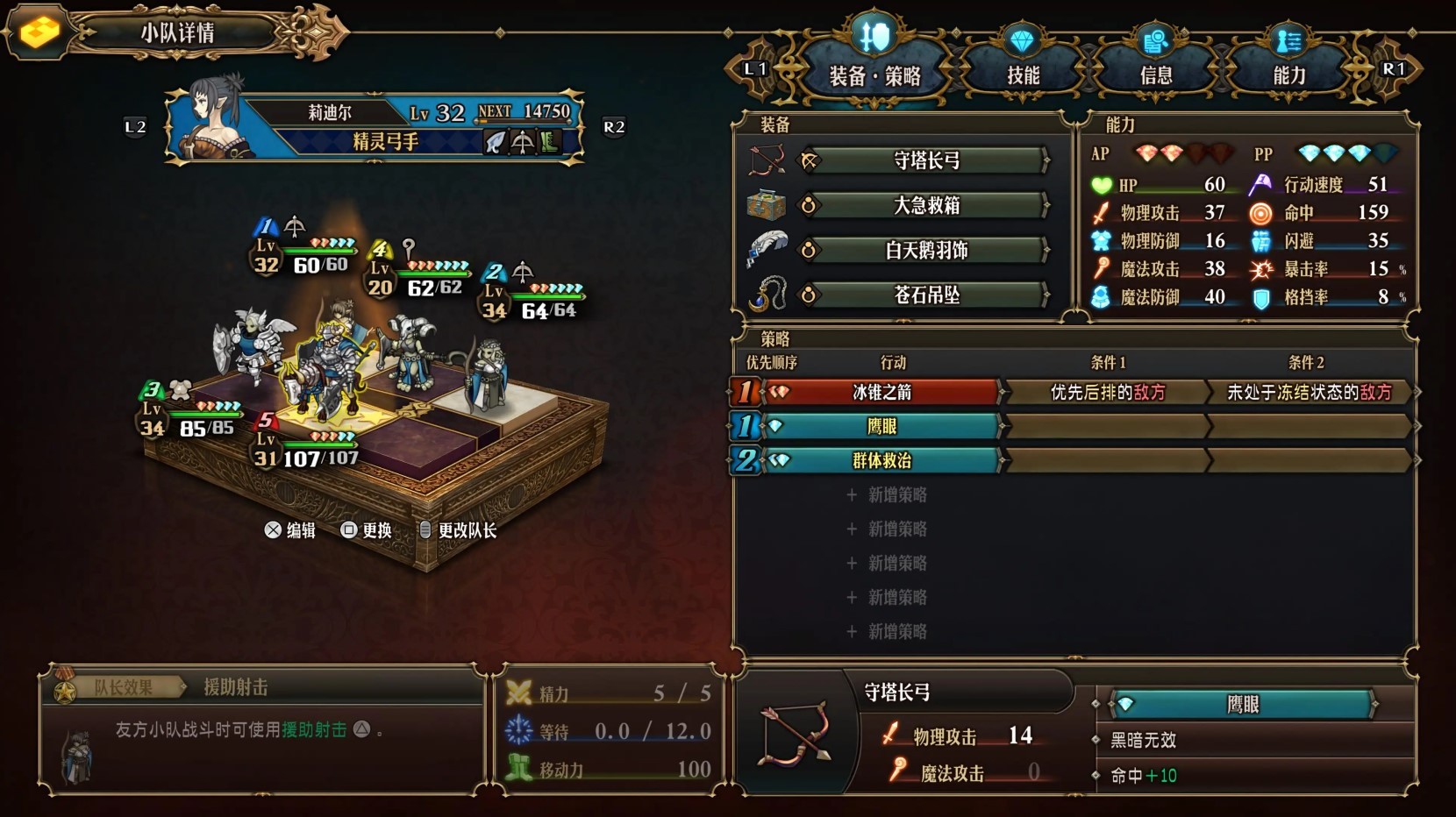Image resolution: width=1456 pixels, height=817 pixels.
Task: Click the 更改队长 button
Action: pyautogui.click(x=463, y=530)
